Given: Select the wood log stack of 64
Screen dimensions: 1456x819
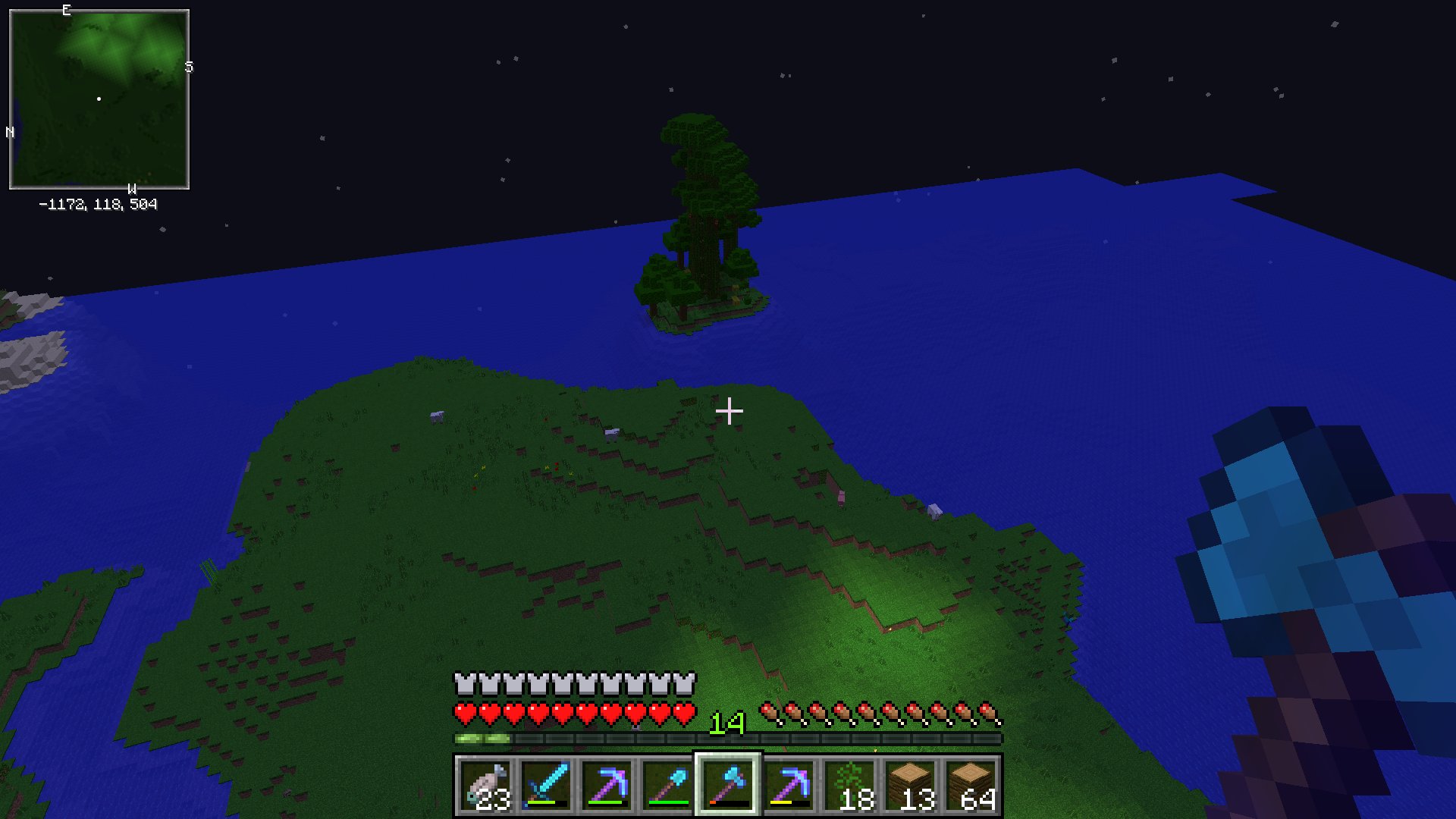Looking at the screenshot, I should 971,786.
